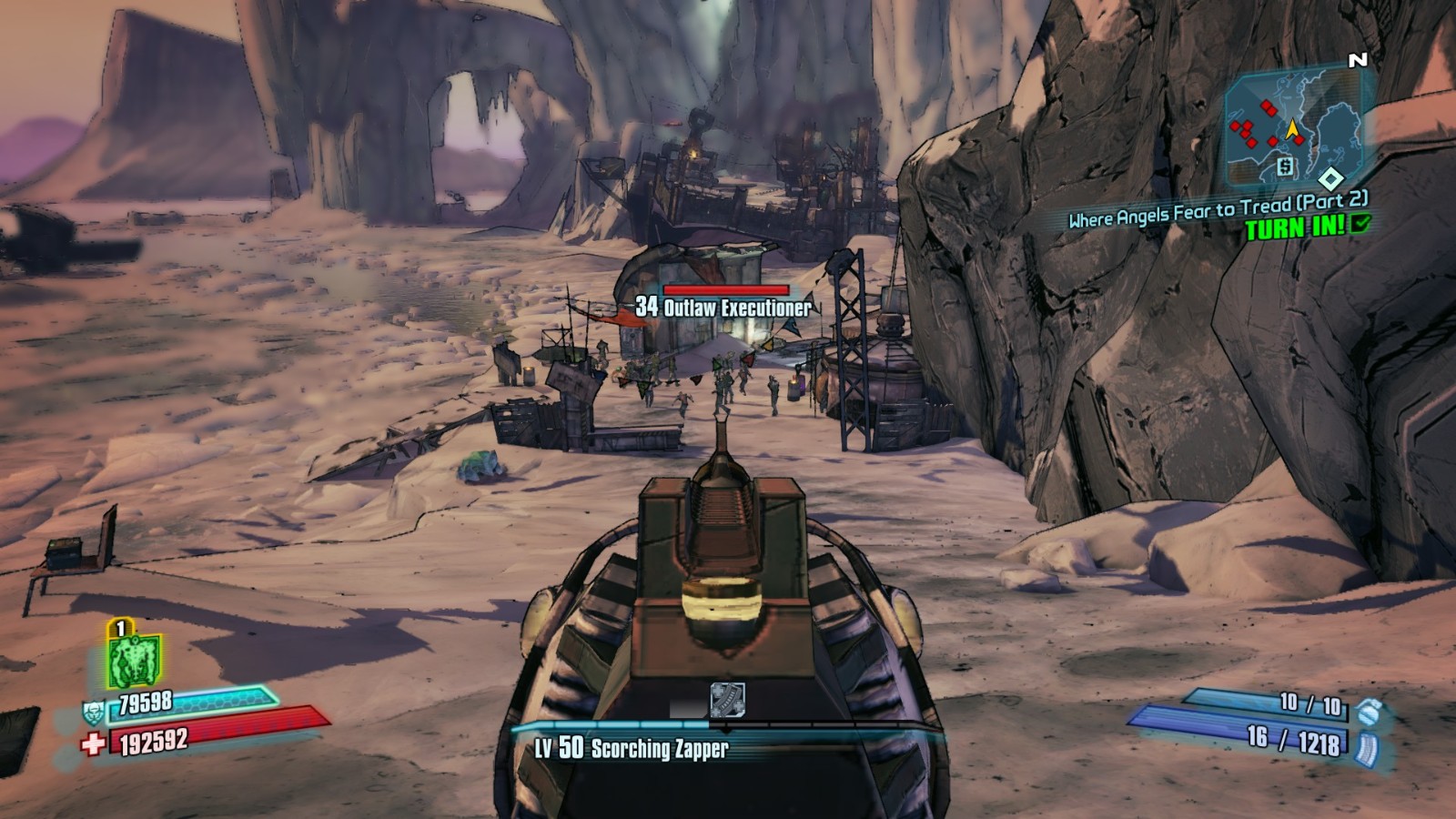The height and width of the screenshot is (819, 1456).
Task: Click the white diamond waypoint marker on minimap
Action: pyautogui.click(x=1330, y=177)
